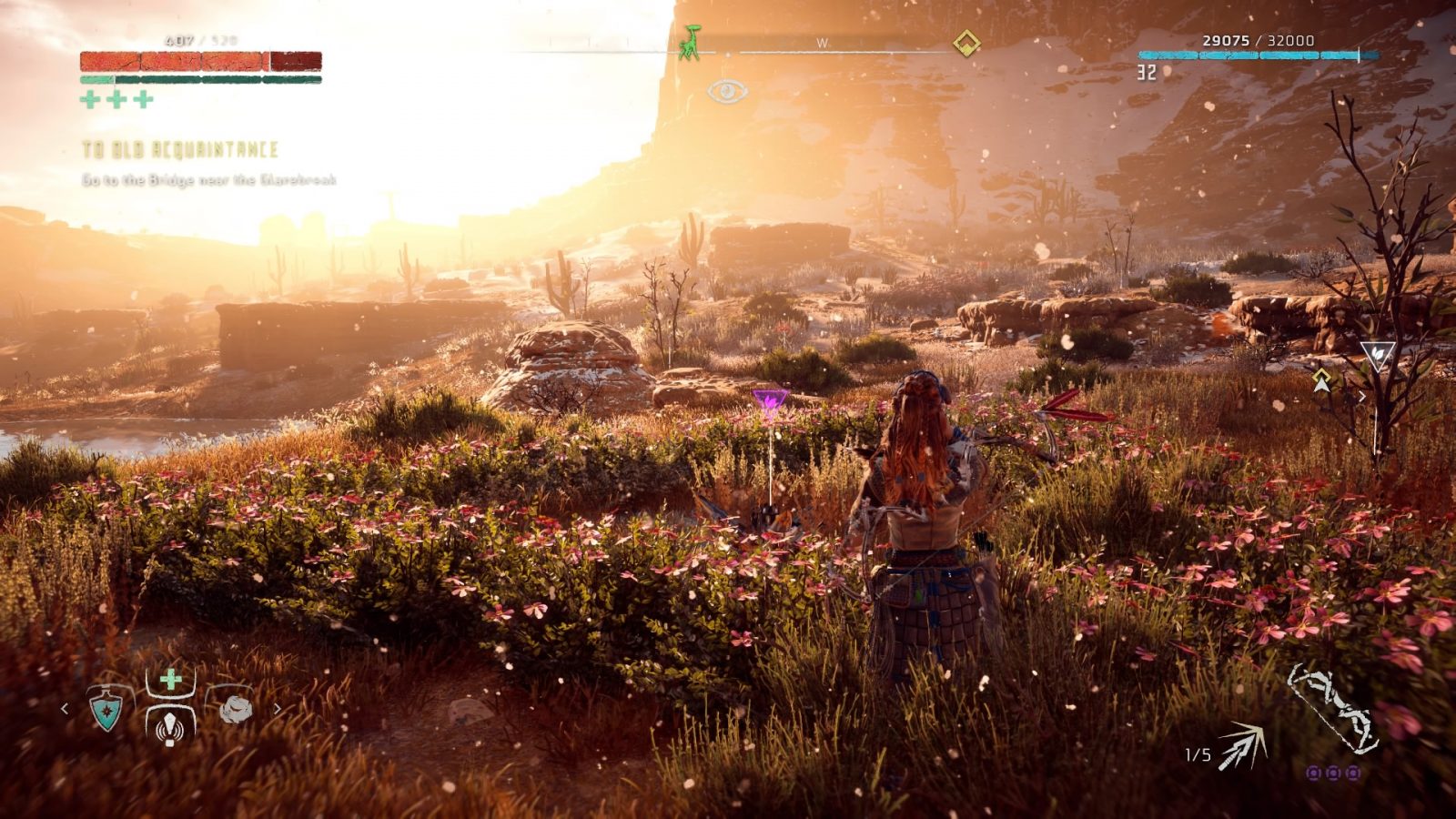Select the health potion pouch icon

click(171, 678)
